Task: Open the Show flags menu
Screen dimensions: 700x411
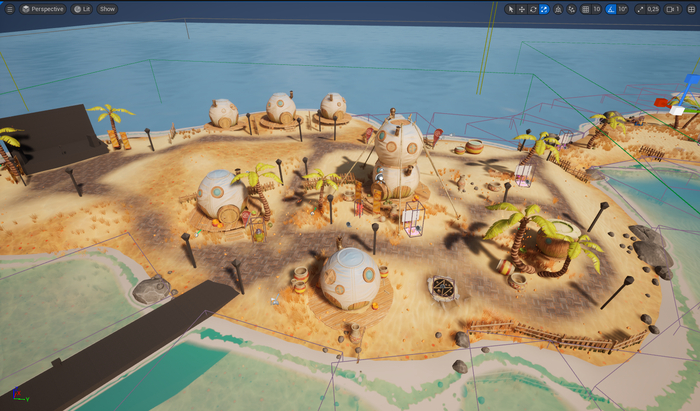Action: (x=107, y=9)
